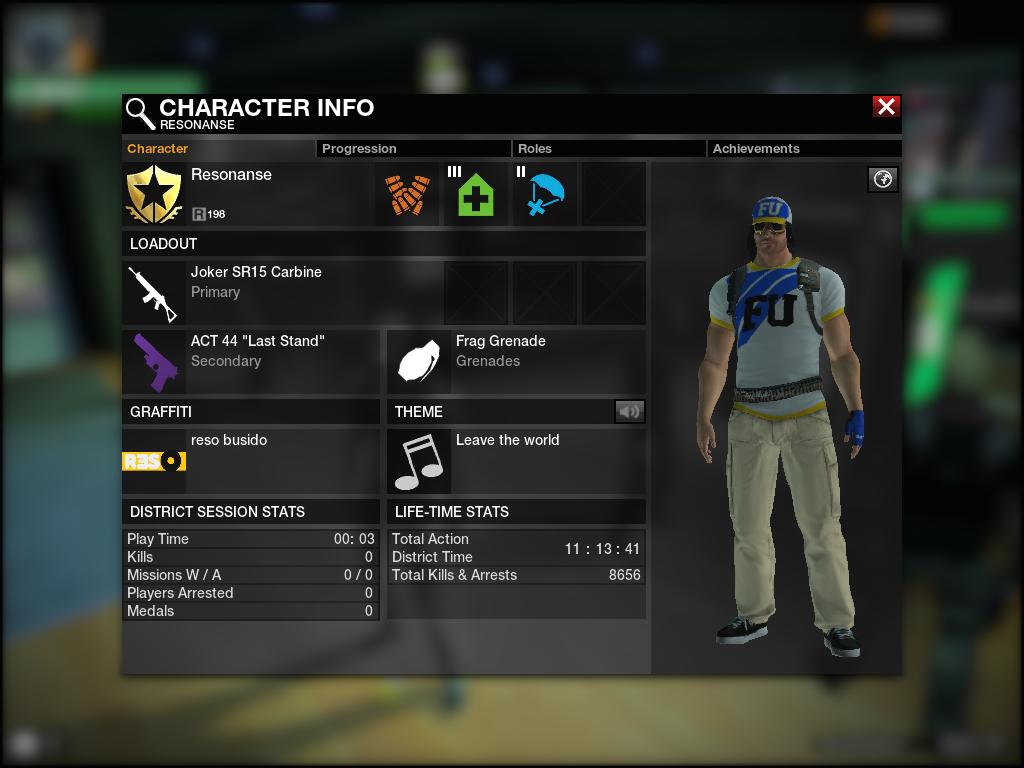
Task: Choose the Frag Grenade slot
Action: coord(419,362)
